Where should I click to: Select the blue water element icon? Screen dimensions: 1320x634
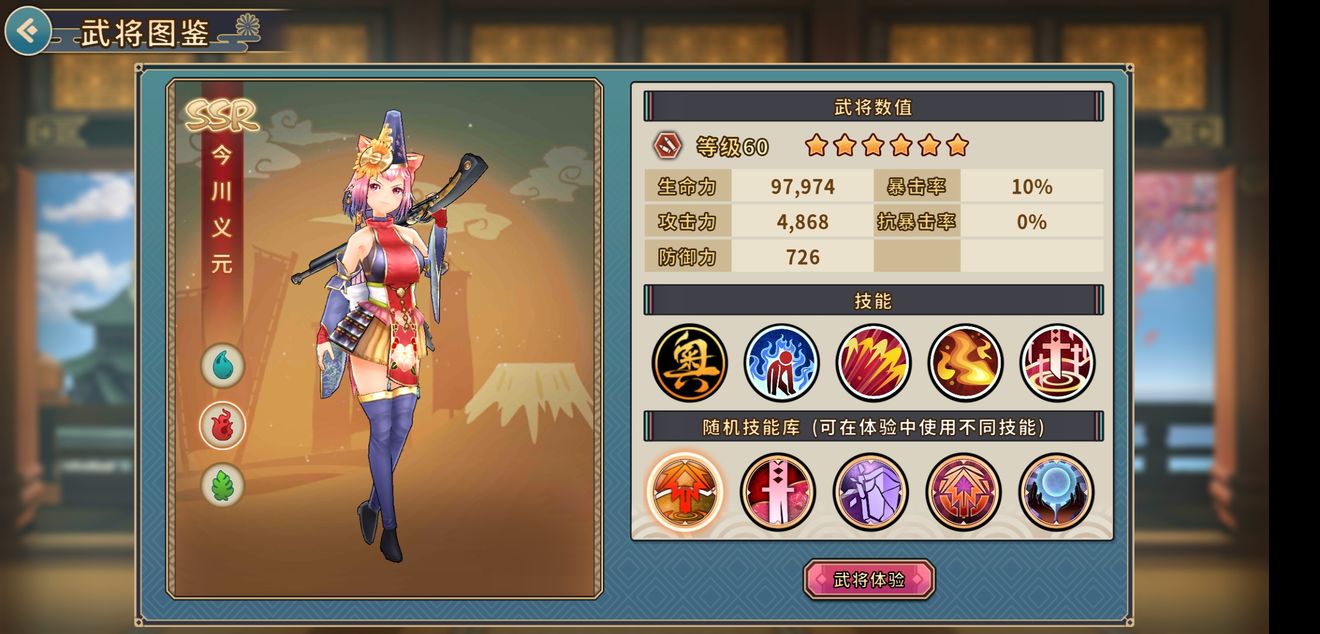222,366
